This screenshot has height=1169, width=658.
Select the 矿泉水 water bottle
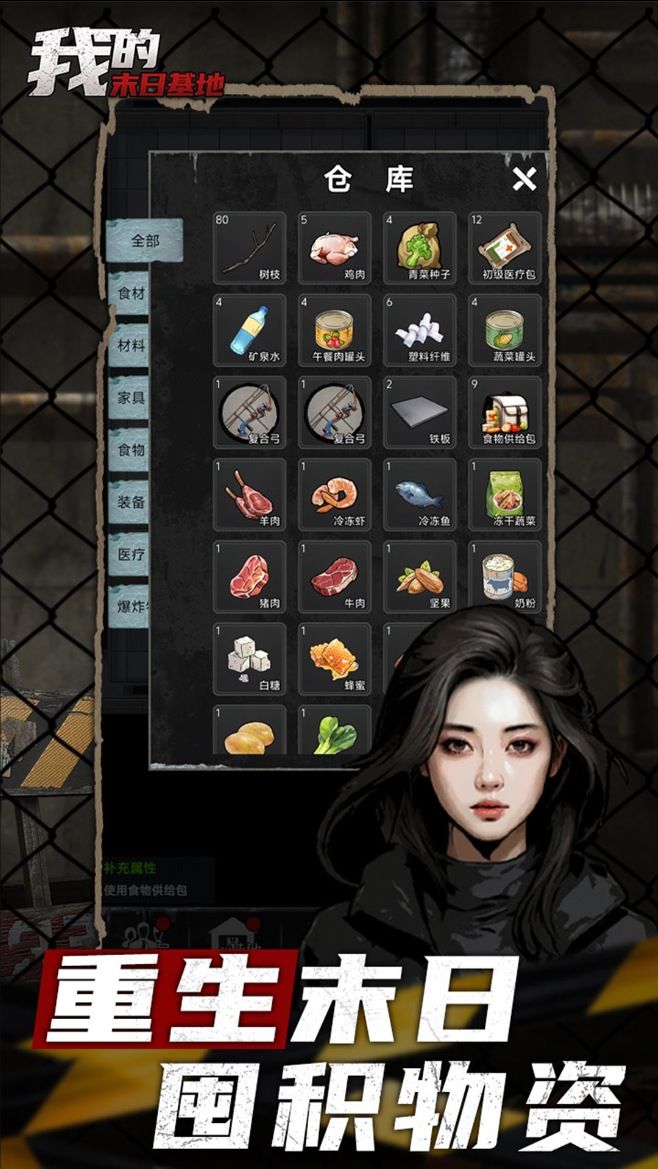tap(249, 330)
